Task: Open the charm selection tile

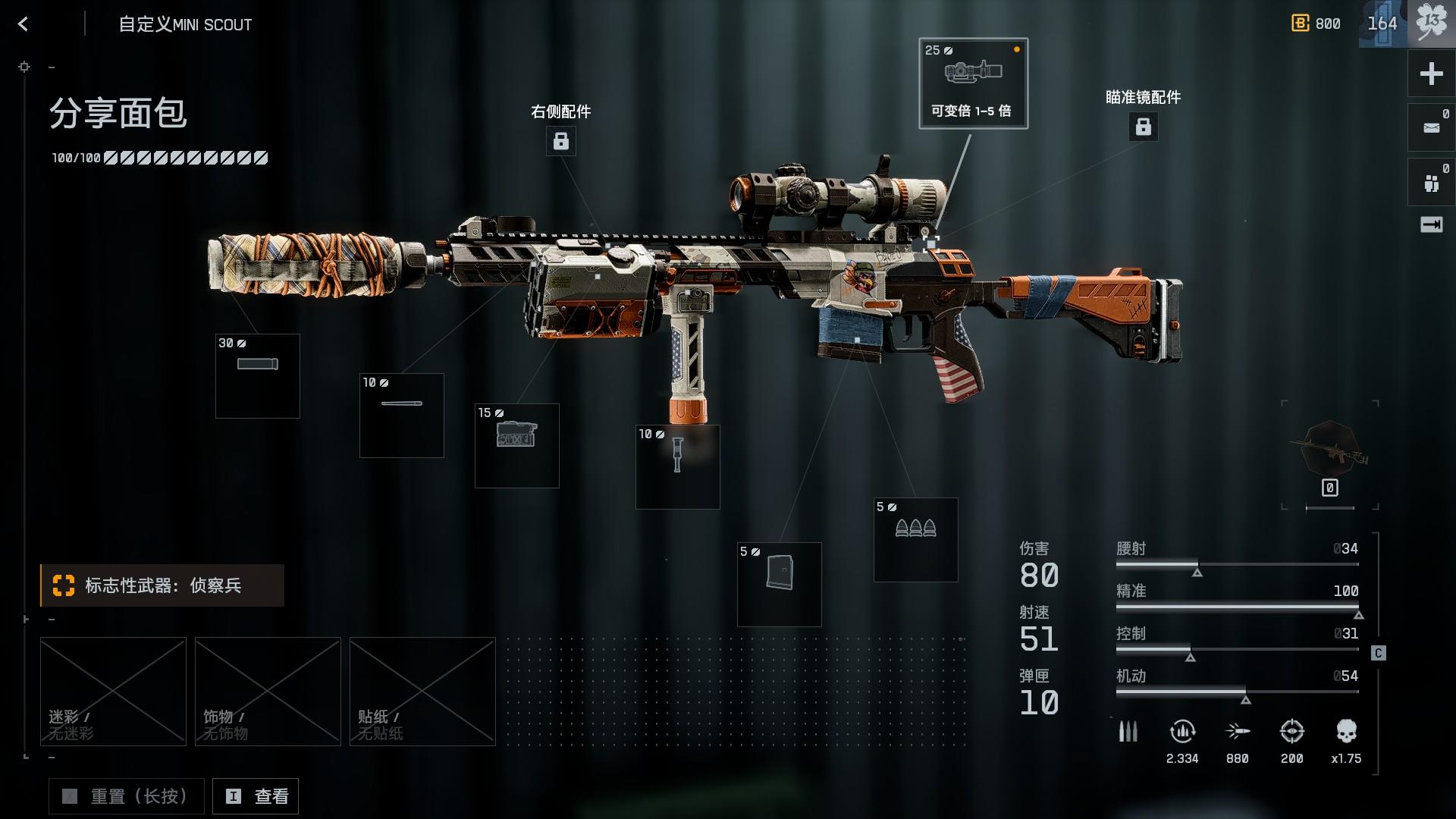Action: [268, 691]
